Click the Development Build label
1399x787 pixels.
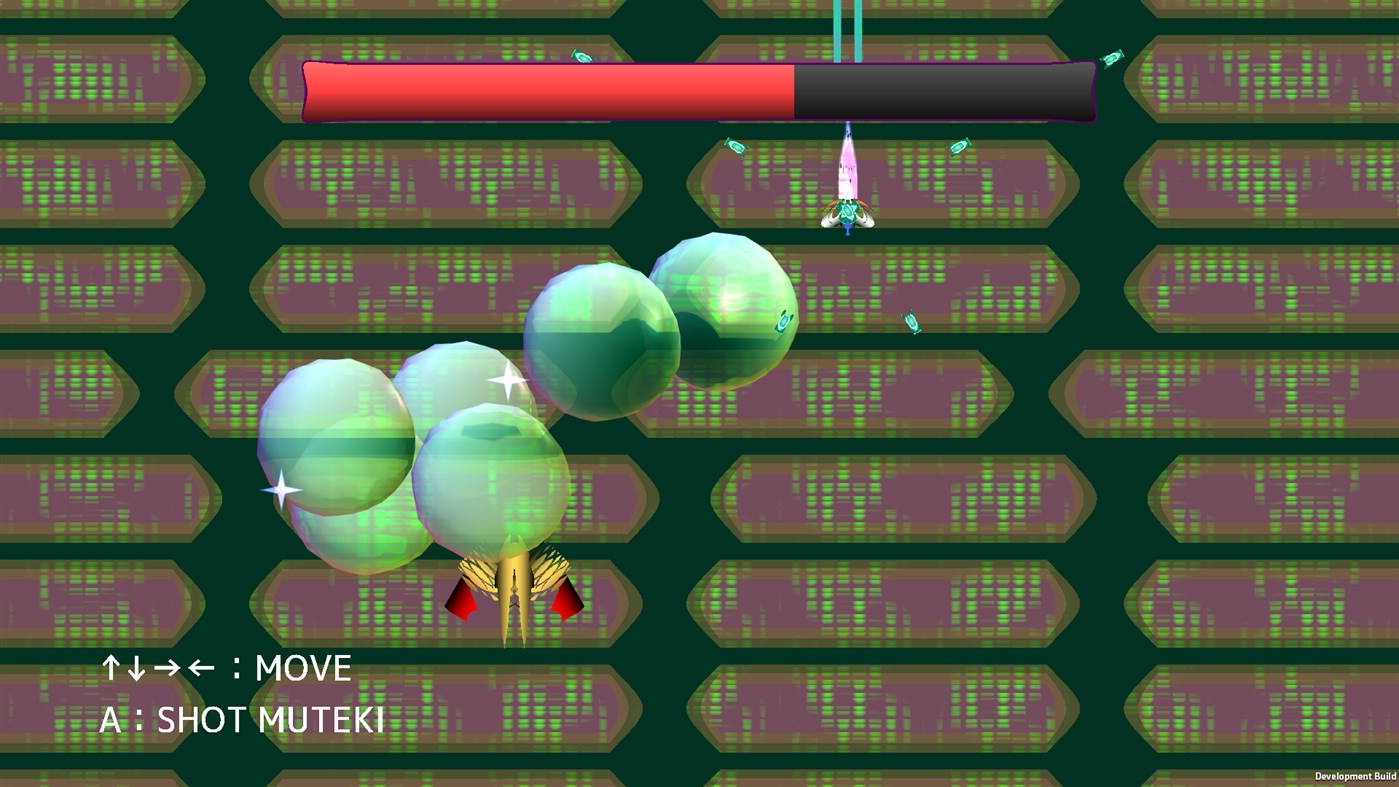point(1356,776)
